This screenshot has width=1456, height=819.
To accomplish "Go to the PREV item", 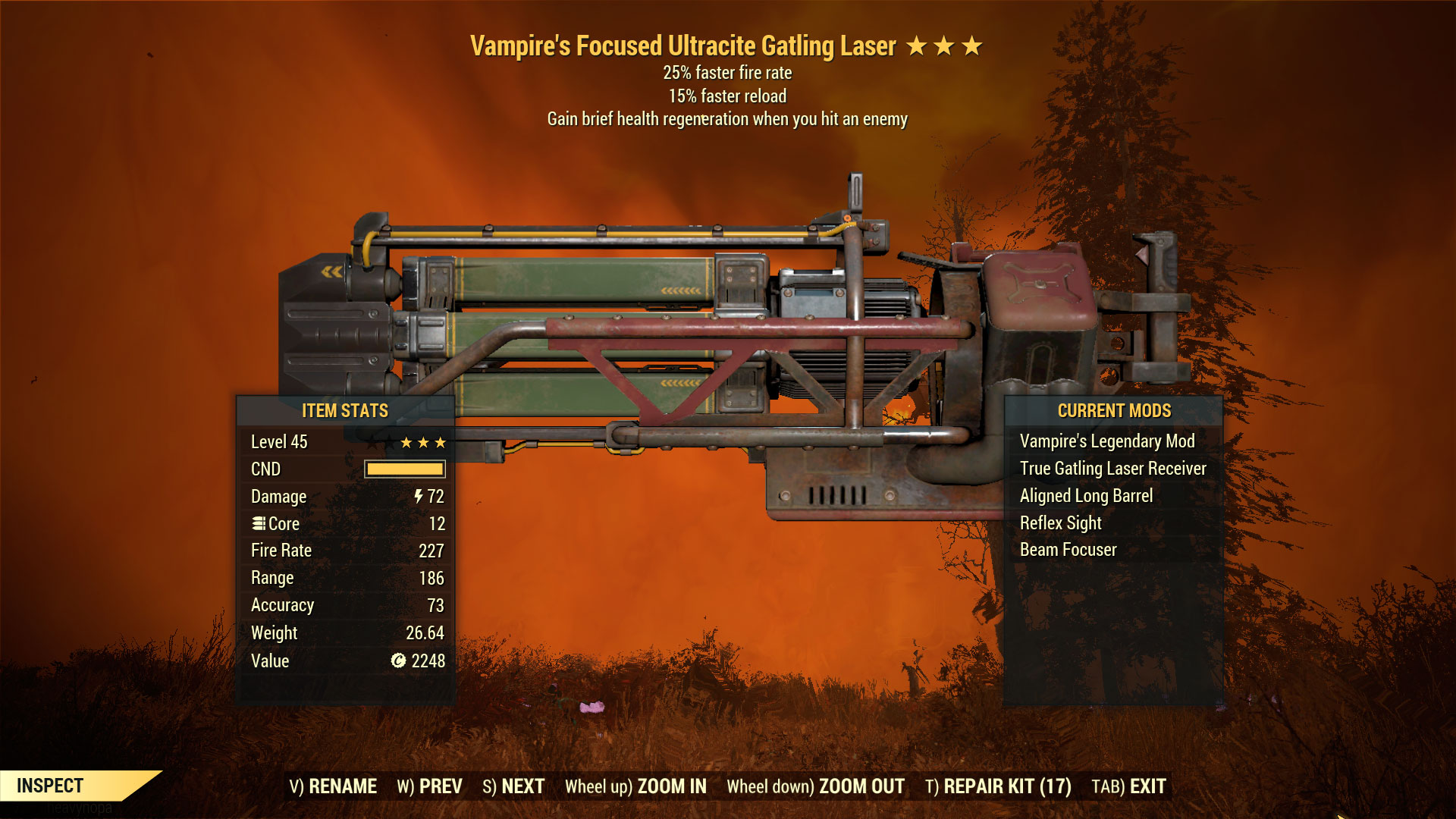I will pos(429,786).
